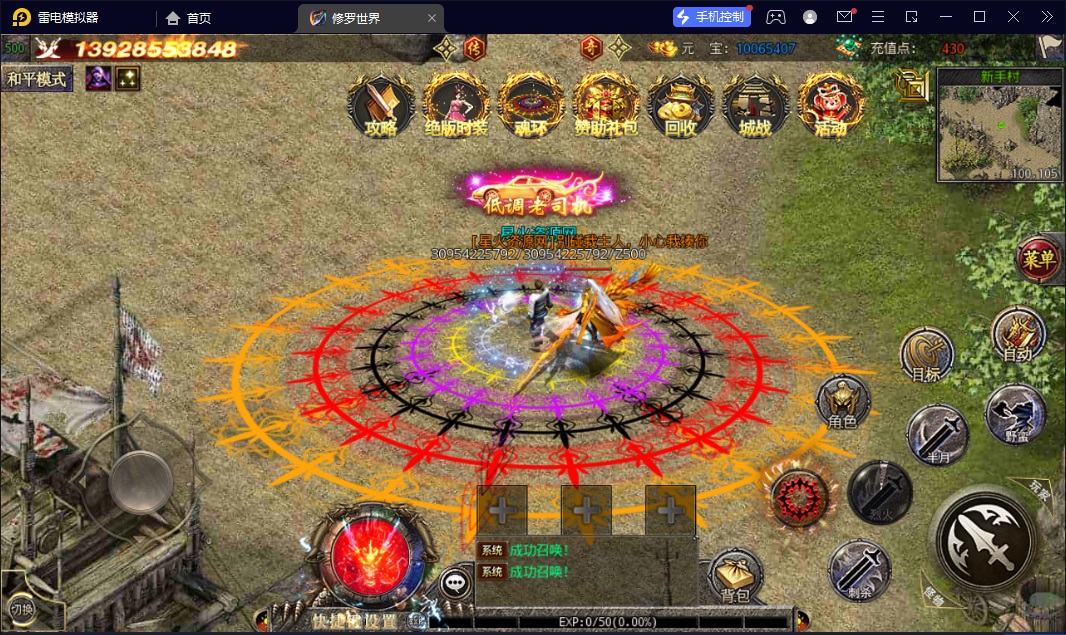Switch the 和平模式 attack mode

point(38,79)
